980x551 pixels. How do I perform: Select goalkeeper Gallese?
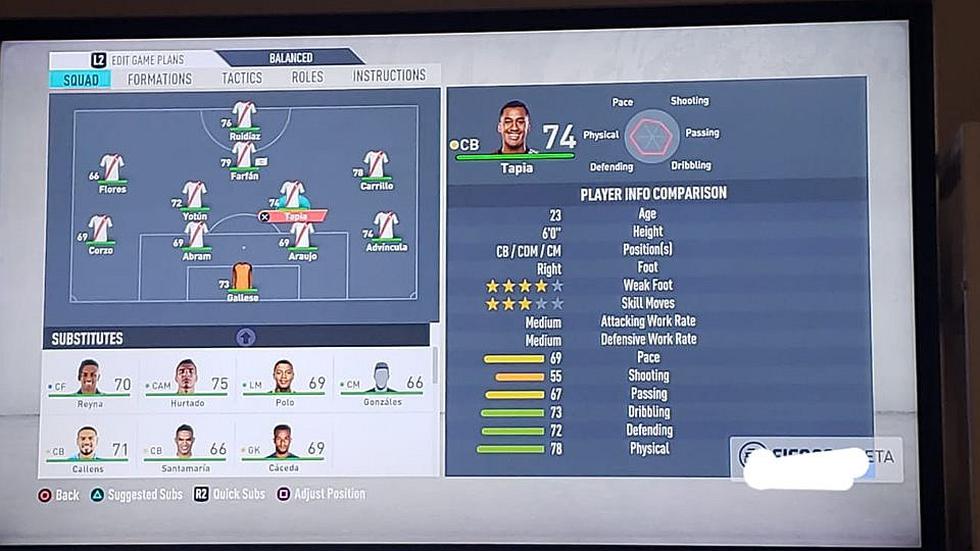point(242,279)
